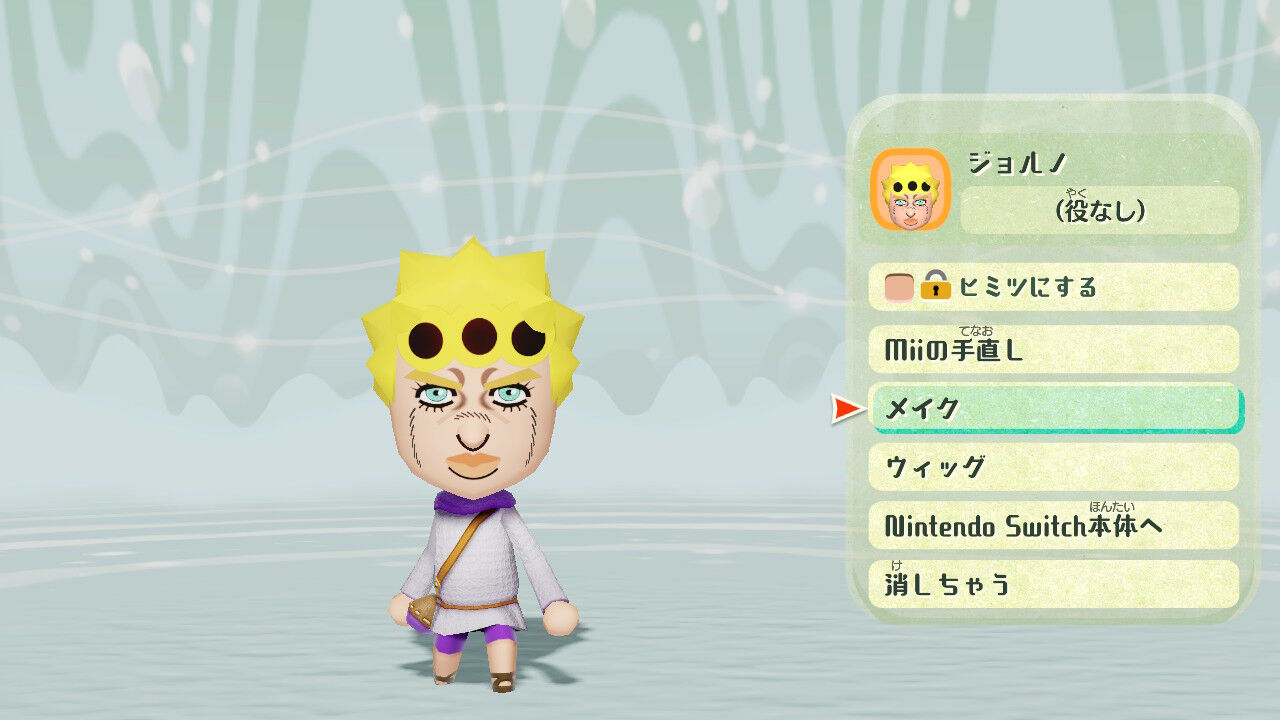
Task: Select the ウィッグ wig option
Action: point(1050,466)
